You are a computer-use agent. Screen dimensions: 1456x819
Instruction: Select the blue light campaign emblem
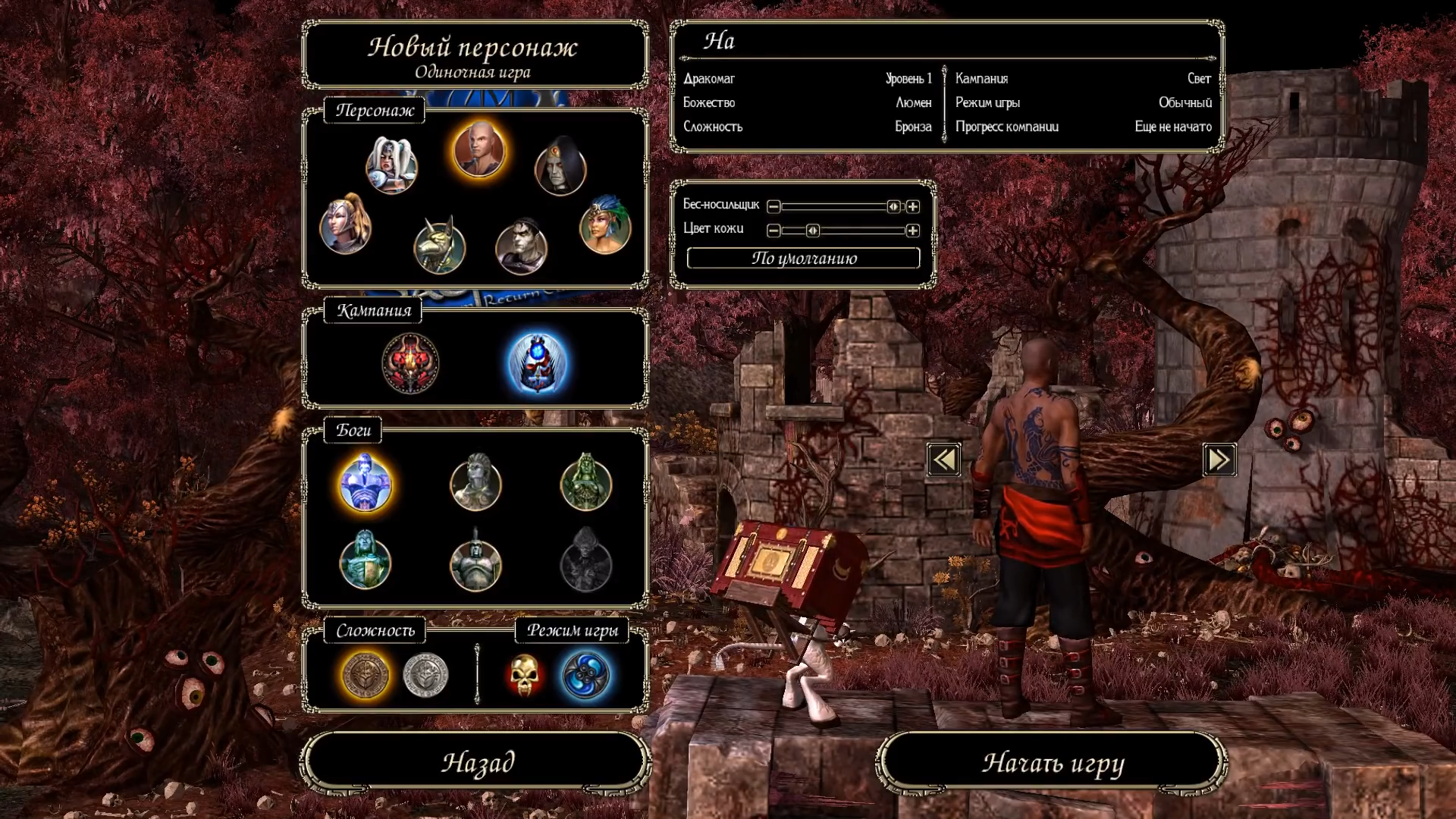pyautogui.click(x=537, y=364)
